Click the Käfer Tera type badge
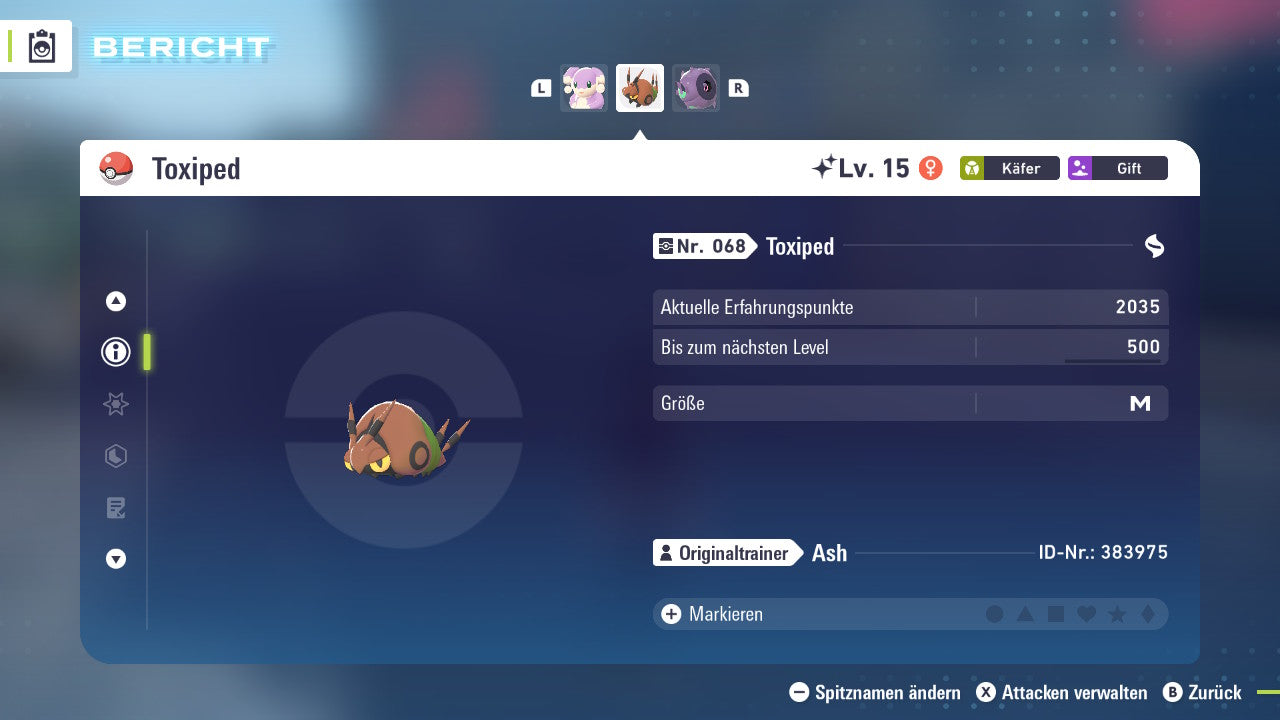 pyautogui.click(x=1009, y=168)
